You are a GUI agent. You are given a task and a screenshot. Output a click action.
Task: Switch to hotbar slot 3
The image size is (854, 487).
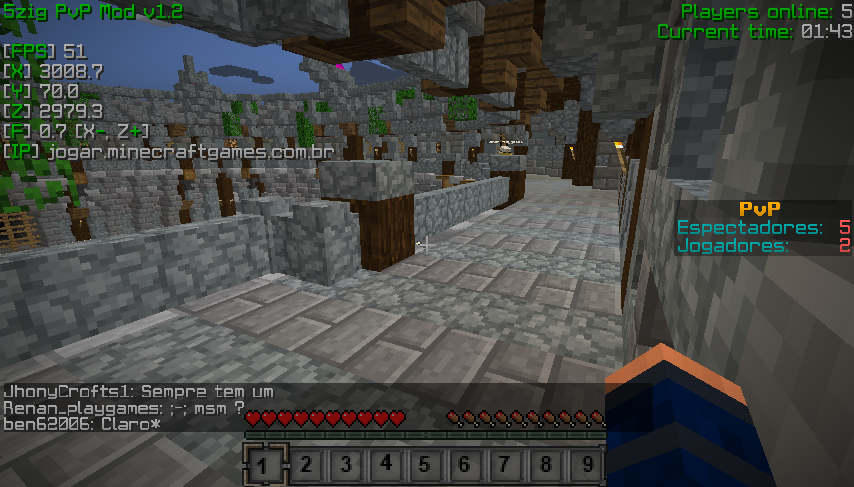(x=345, y=465)
